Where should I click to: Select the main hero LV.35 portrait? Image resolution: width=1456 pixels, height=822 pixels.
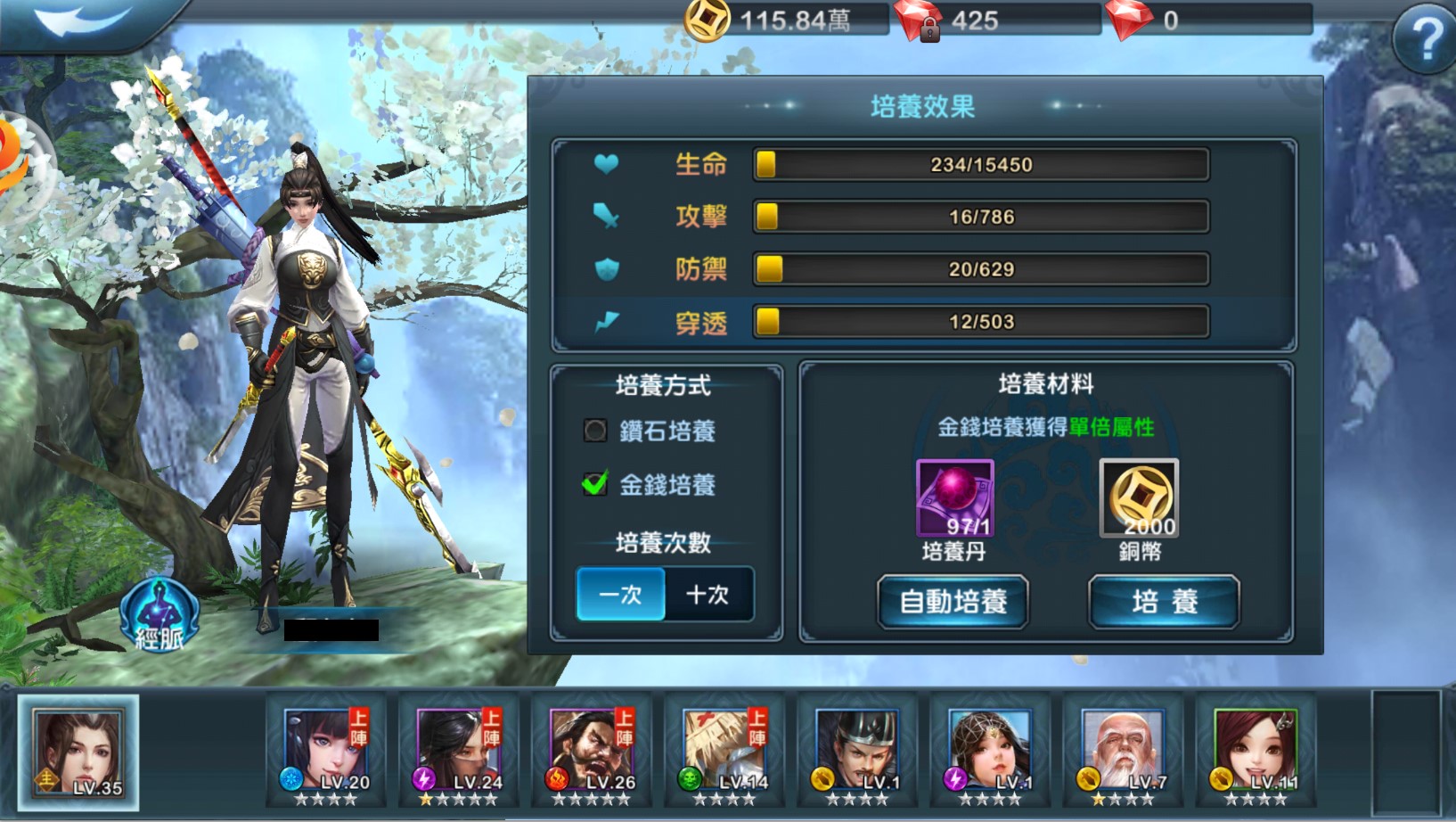tap(78, 753)
